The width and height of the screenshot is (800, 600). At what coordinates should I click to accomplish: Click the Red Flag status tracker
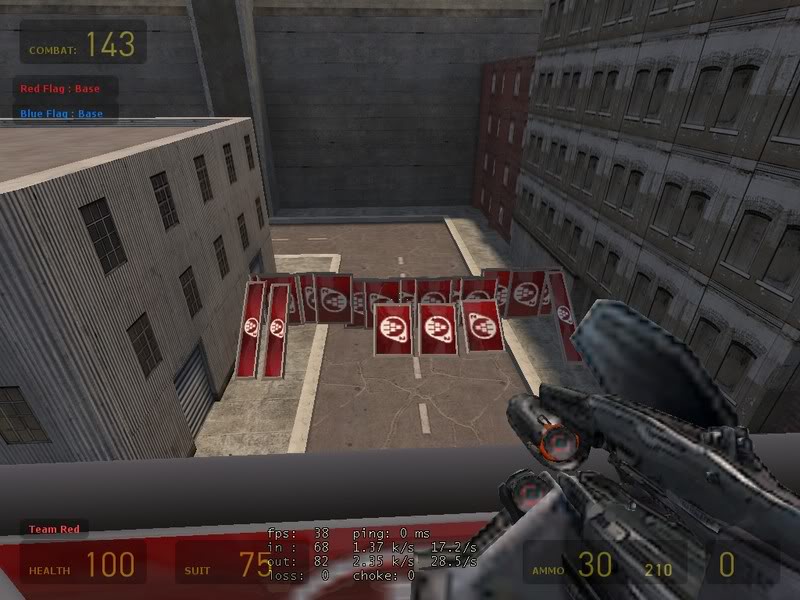[61, 89]
